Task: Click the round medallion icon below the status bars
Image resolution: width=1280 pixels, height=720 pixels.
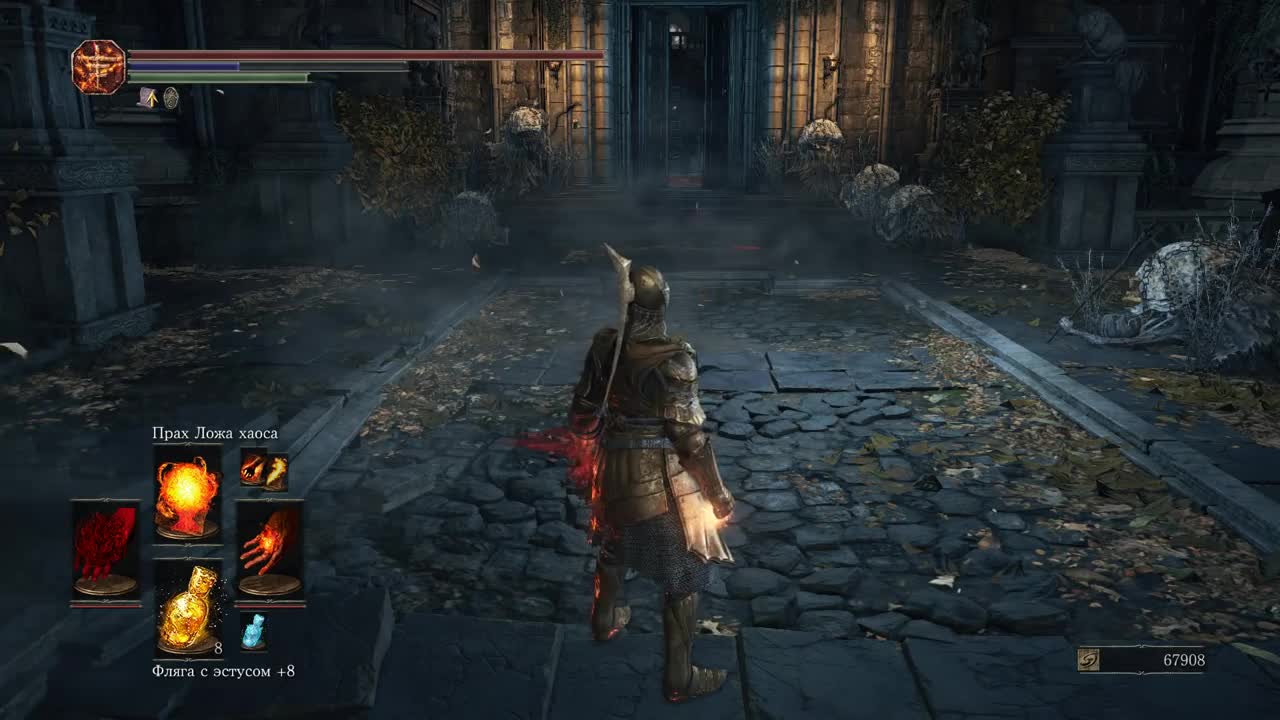Action: [170, 98]
